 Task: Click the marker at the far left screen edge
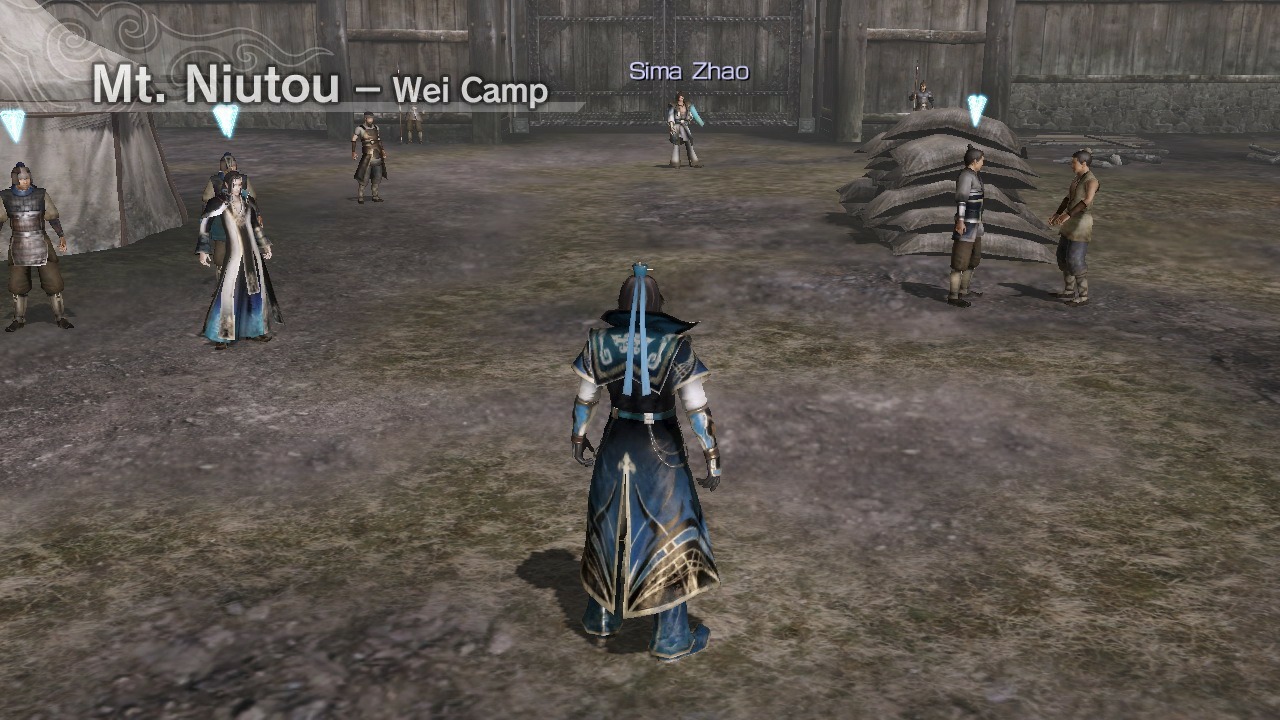click(12, 122)
